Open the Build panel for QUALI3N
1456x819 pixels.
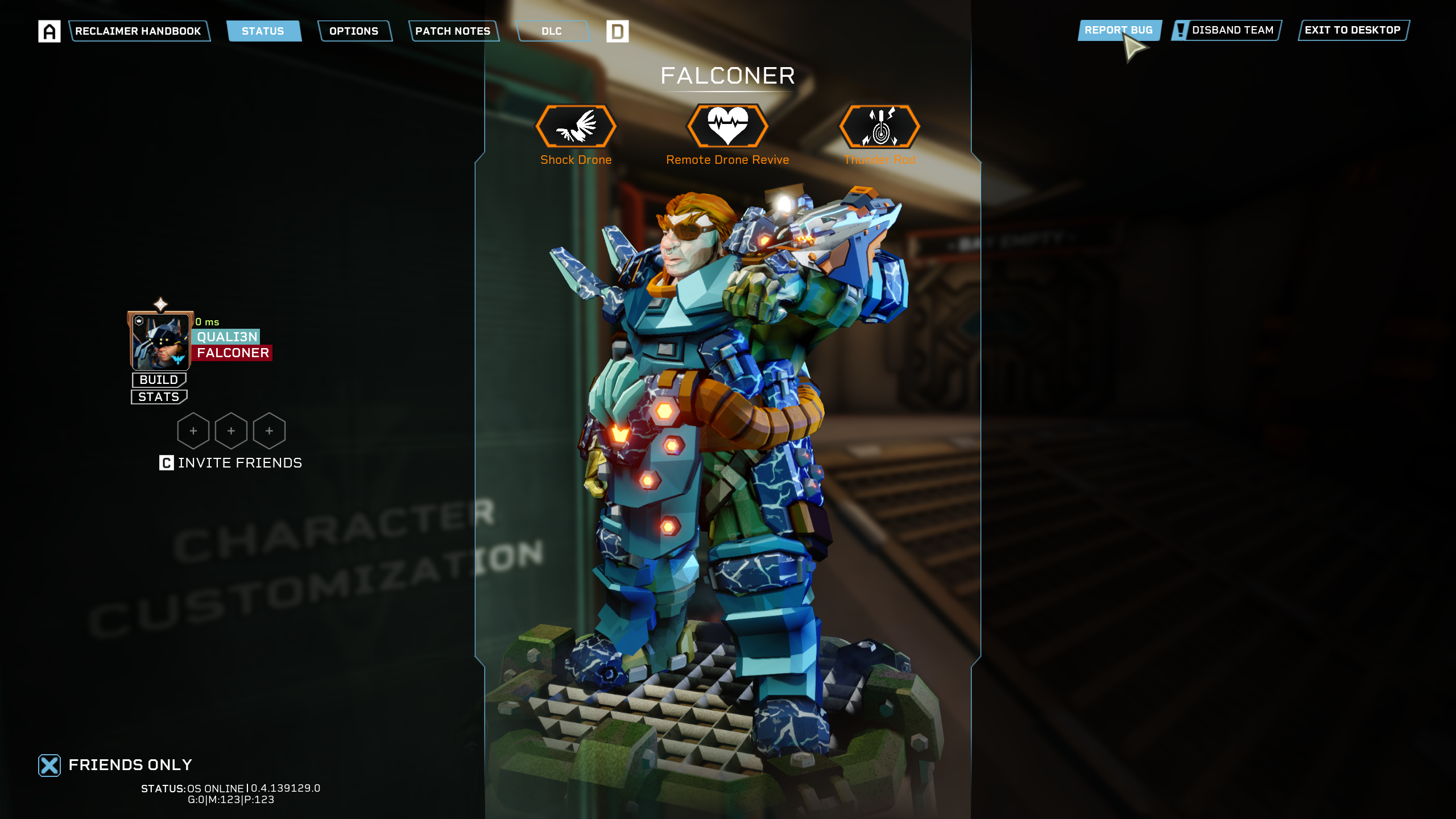[x=159, y=379]
